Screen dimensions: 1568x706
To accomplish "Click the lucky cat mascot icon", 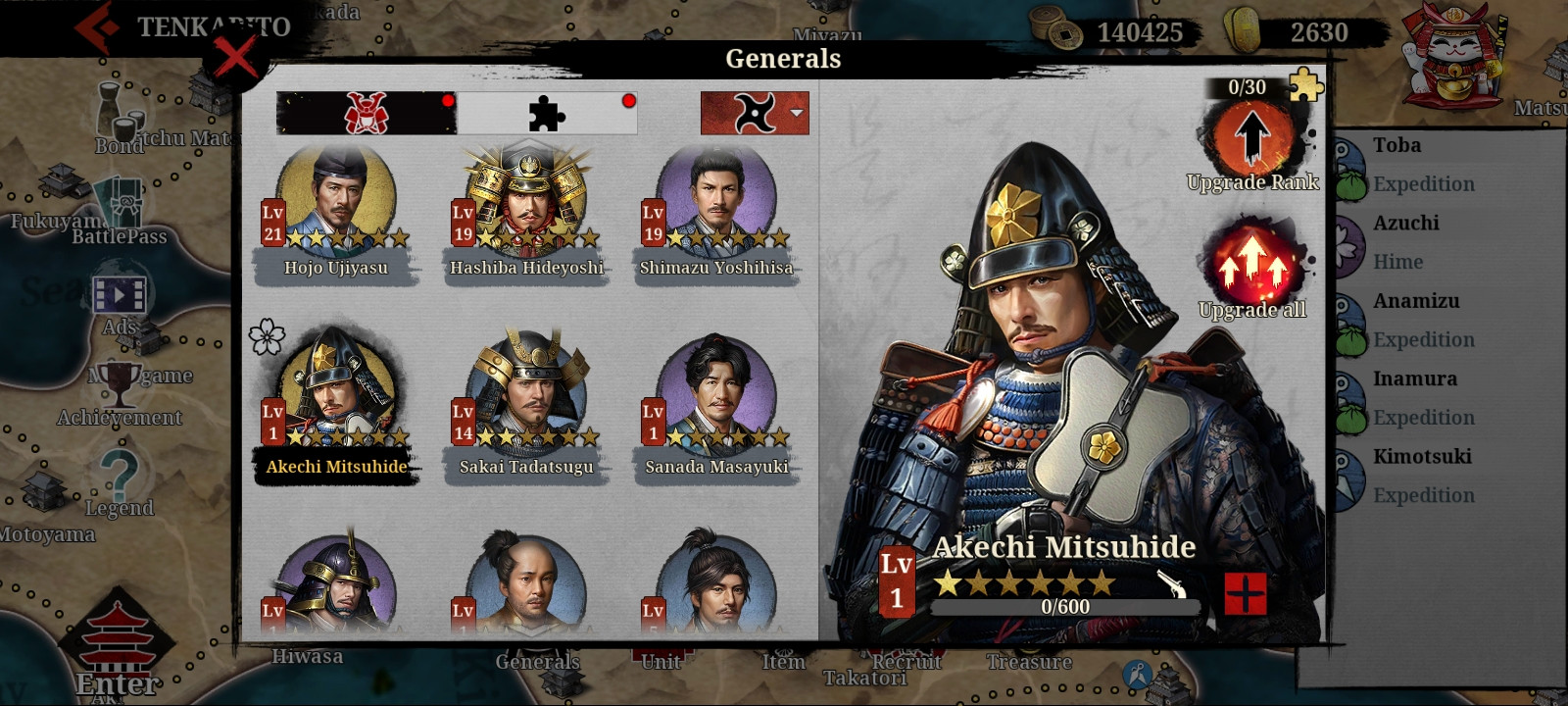I will (x=1453, y=57).
